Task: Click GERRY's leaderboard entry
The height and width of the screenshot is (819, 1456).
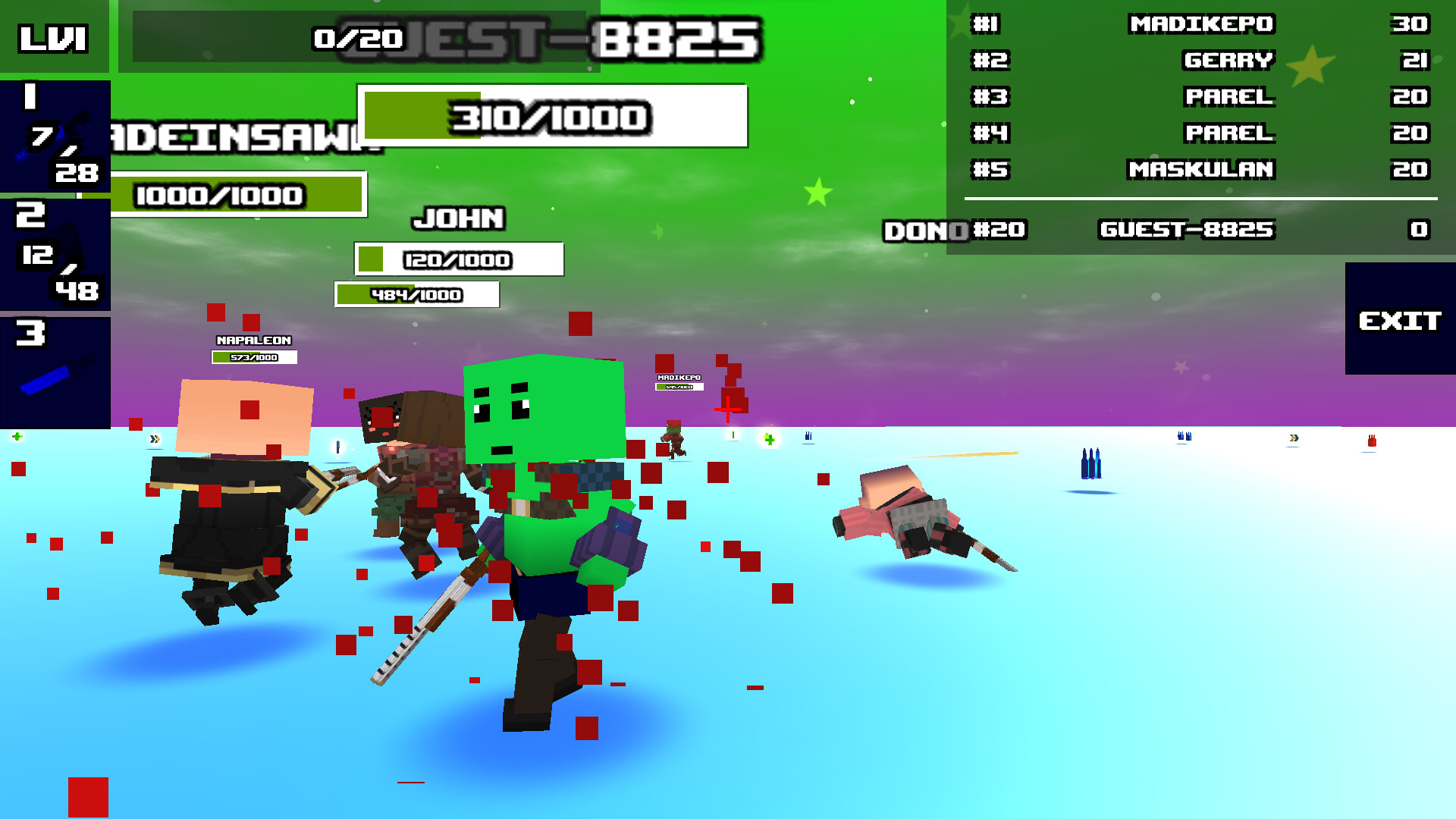Action: pos(1228,61)
